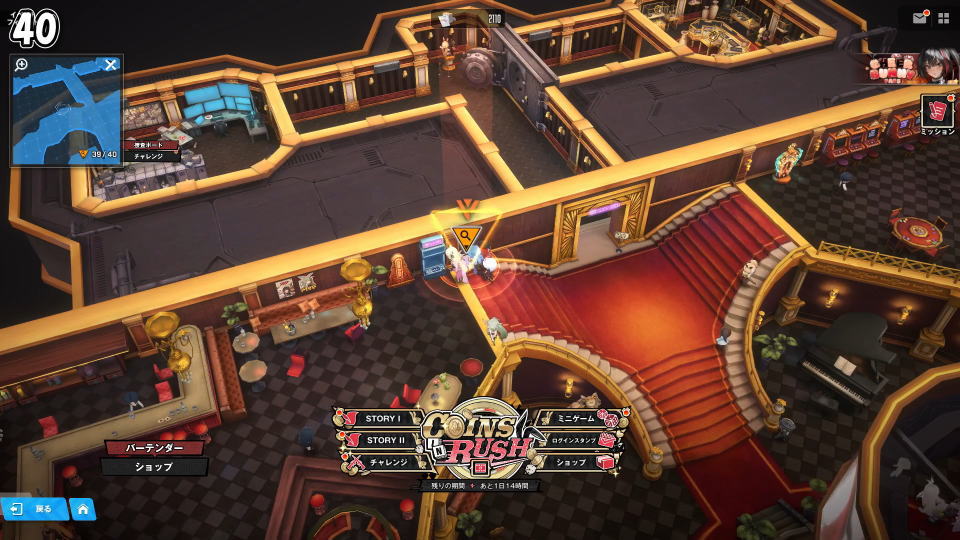Open the ミッション mission button
The height and width of the screenshot is (540, 960).
937,113
